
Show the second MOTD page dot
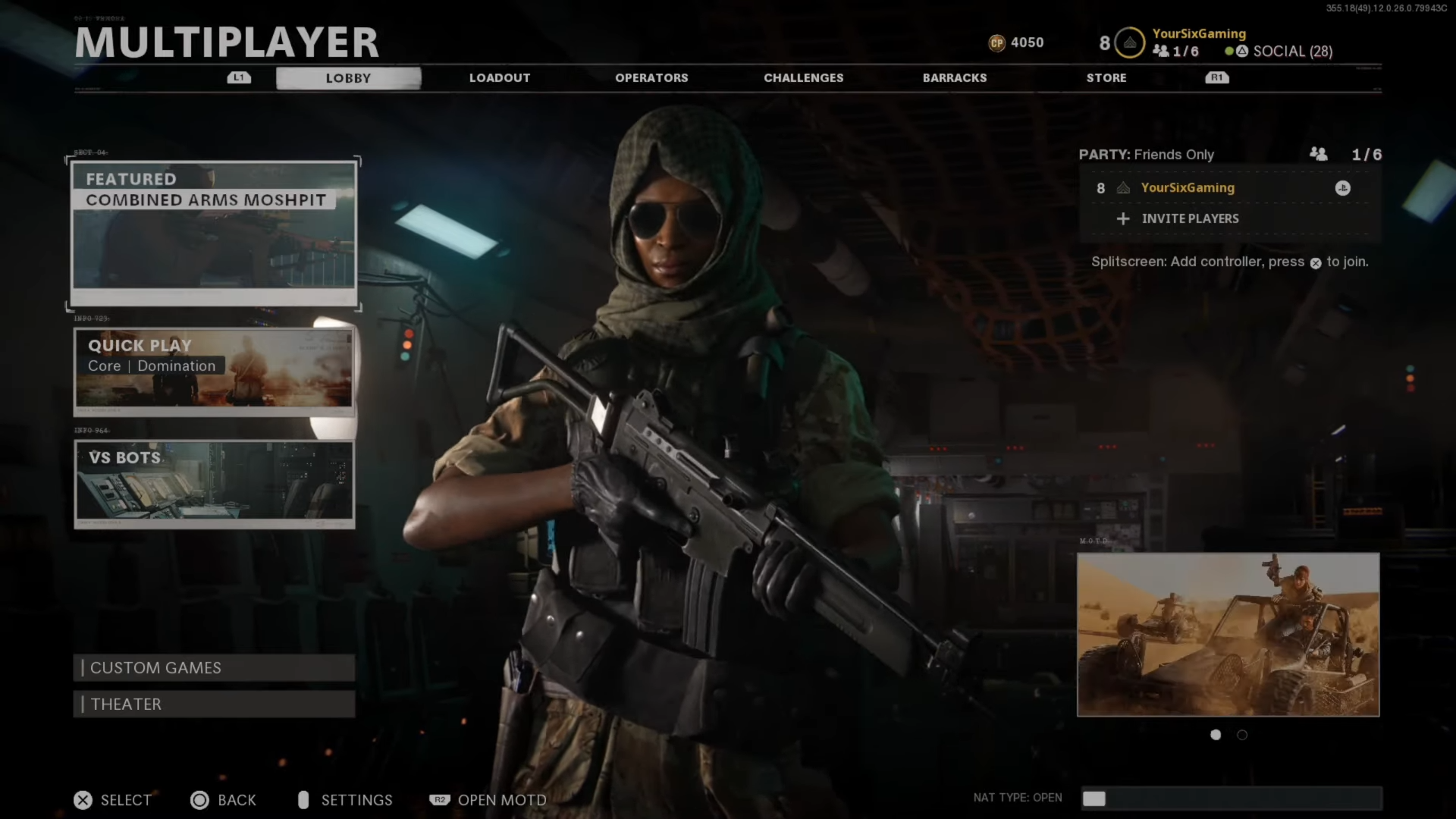click(1242, 735)
